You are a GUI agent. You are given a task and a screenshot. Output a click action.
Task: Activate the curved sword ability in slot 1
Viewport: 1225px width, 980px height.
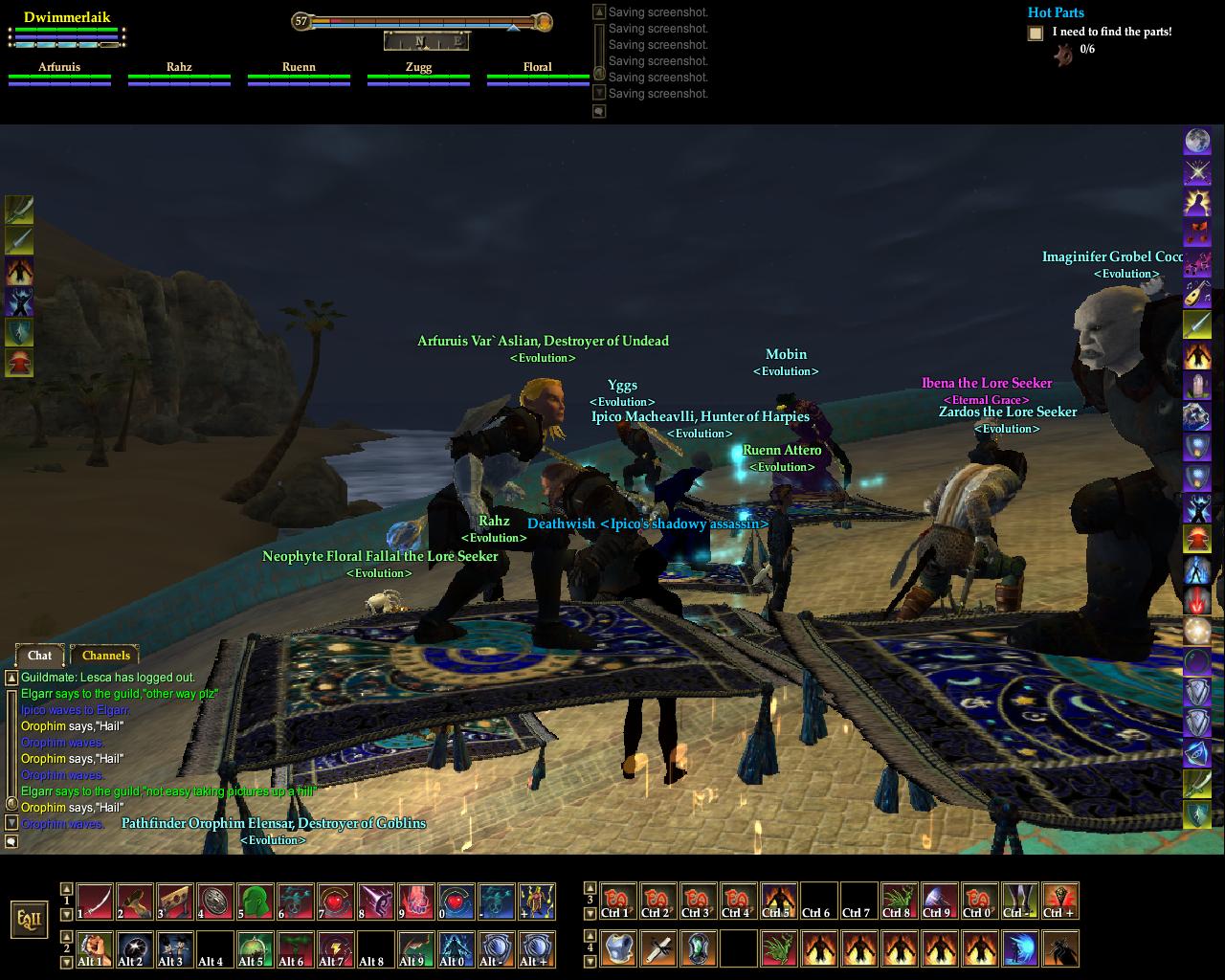(95, 902)
